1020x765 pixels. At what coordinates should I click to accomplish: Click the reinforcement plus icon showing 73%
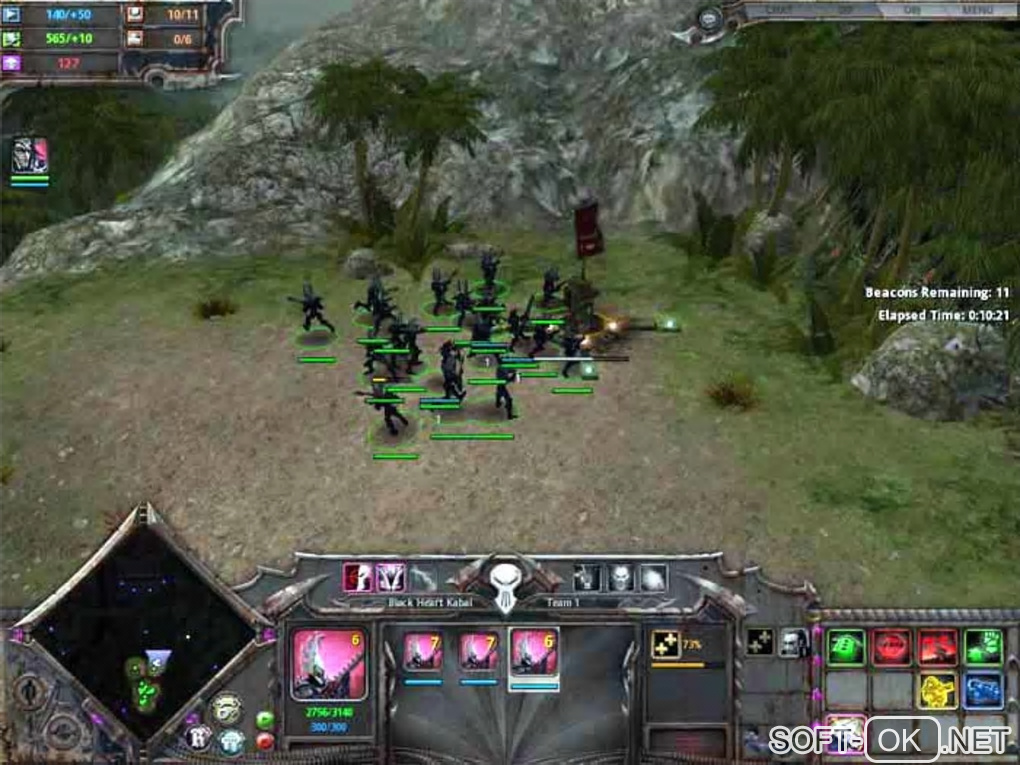pyautogui.click(x=666, y=644)
